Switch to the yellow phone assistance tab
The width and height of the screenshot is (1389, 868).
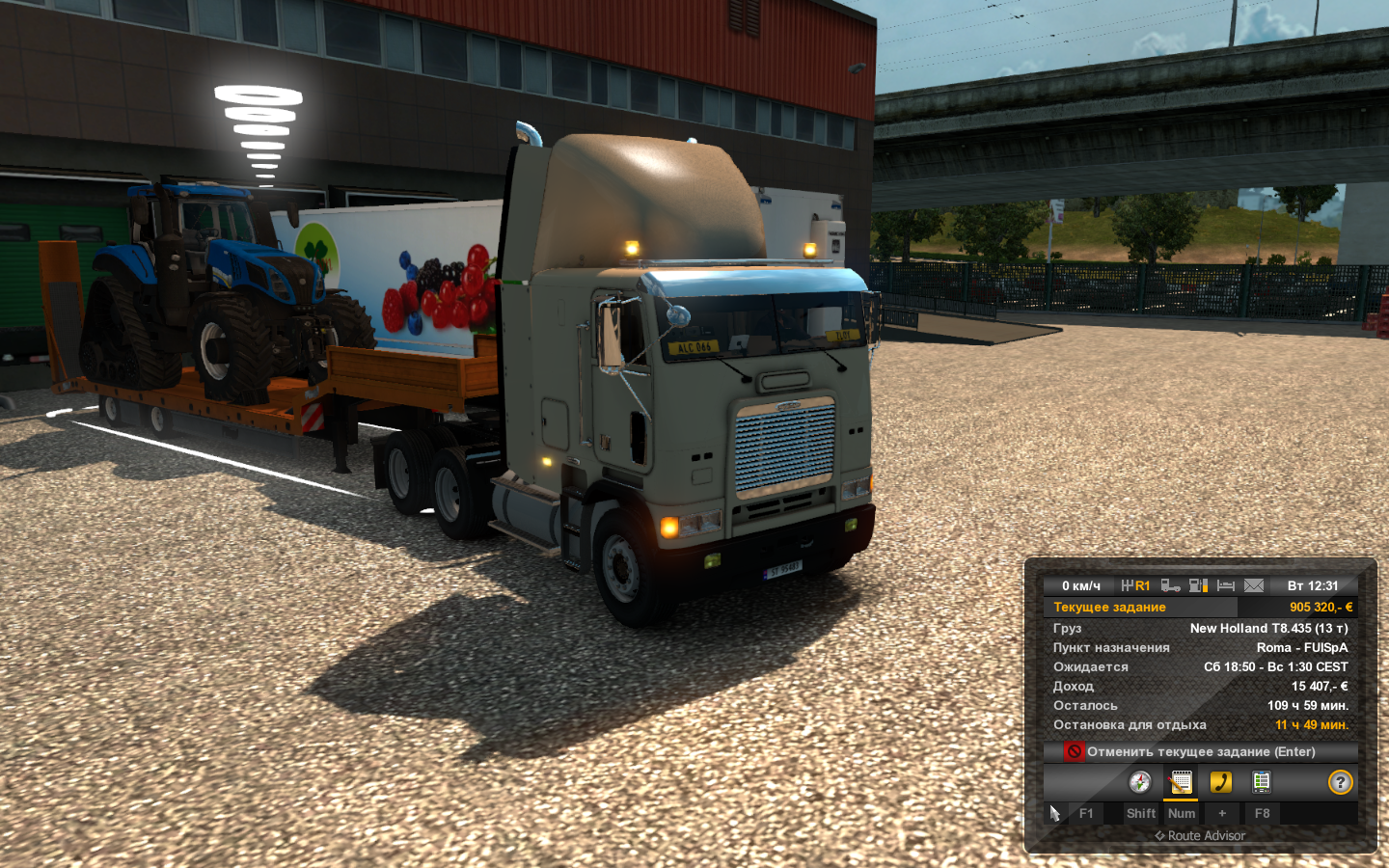(x=1221, y=782)
